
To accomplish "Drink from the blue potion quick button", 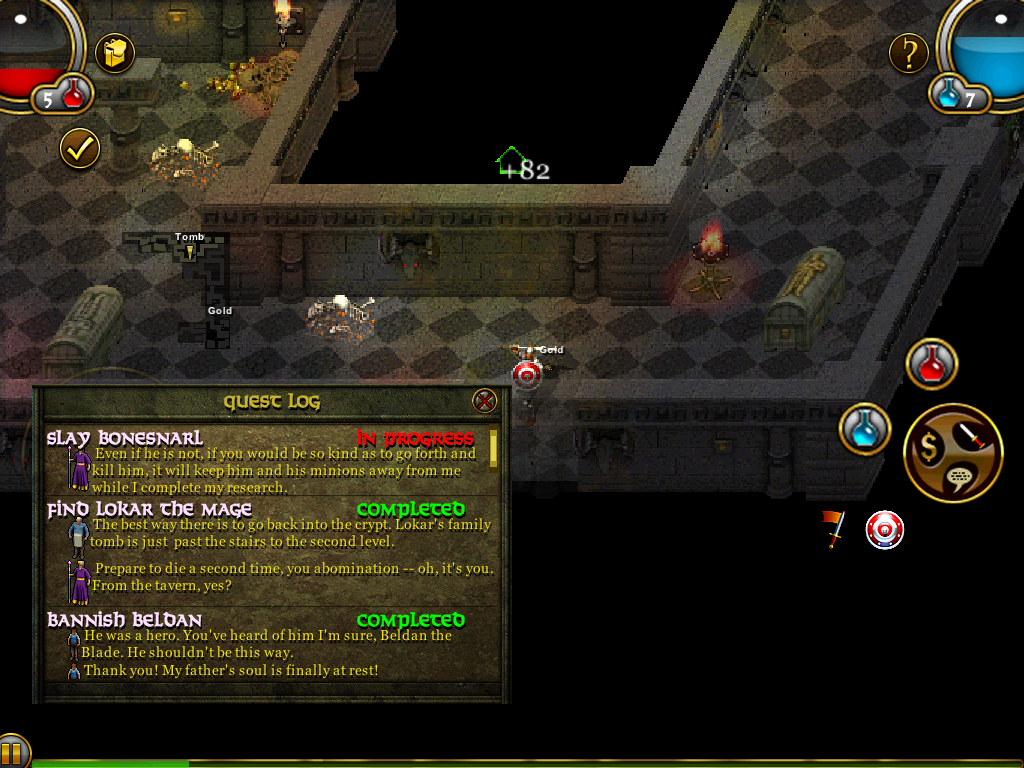I will [x=865, y=429].
